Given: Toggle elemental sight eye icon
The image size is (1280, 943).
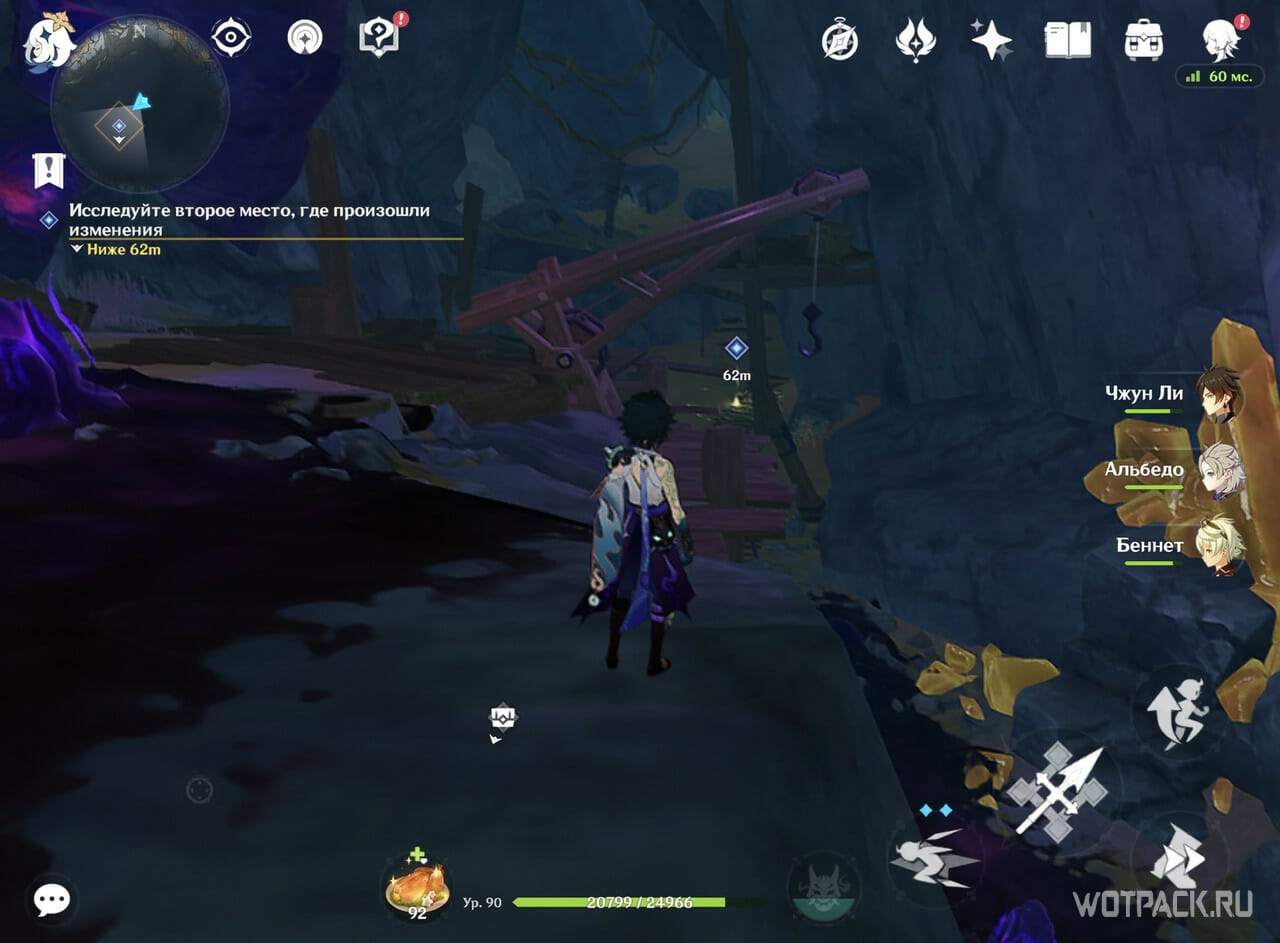Looking at the screenshot, I should click(x=231, y=38).
